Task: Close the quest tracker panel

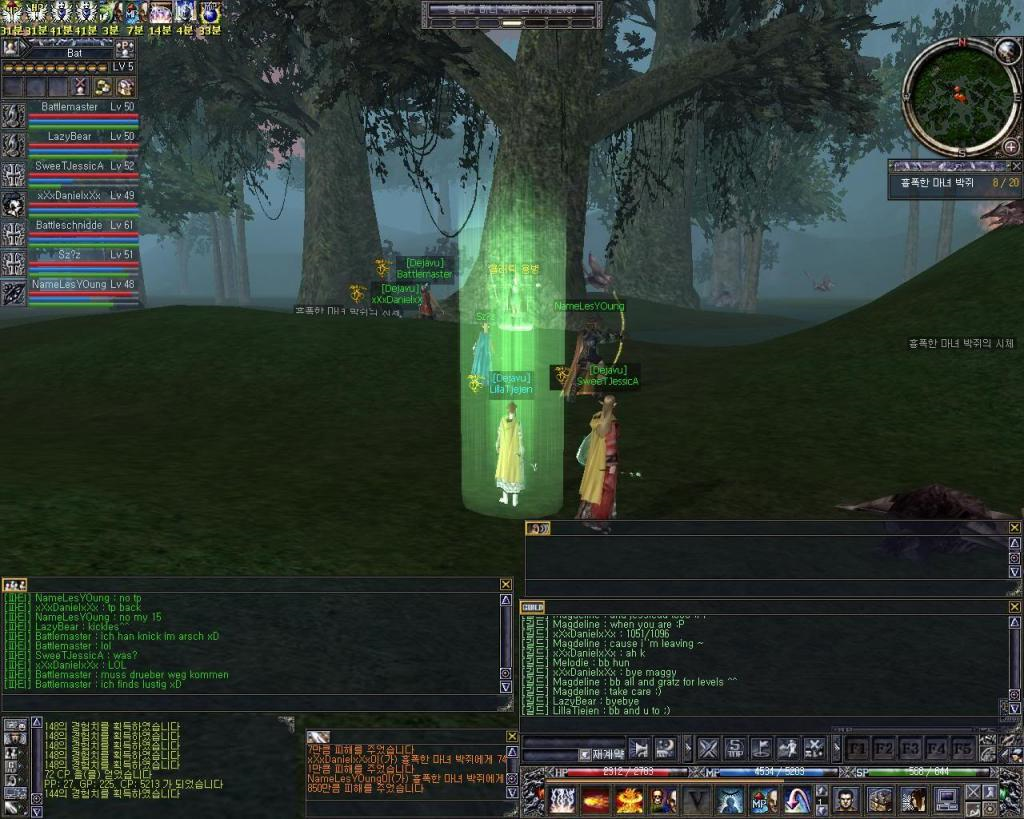Action: tap(1016, 166)
